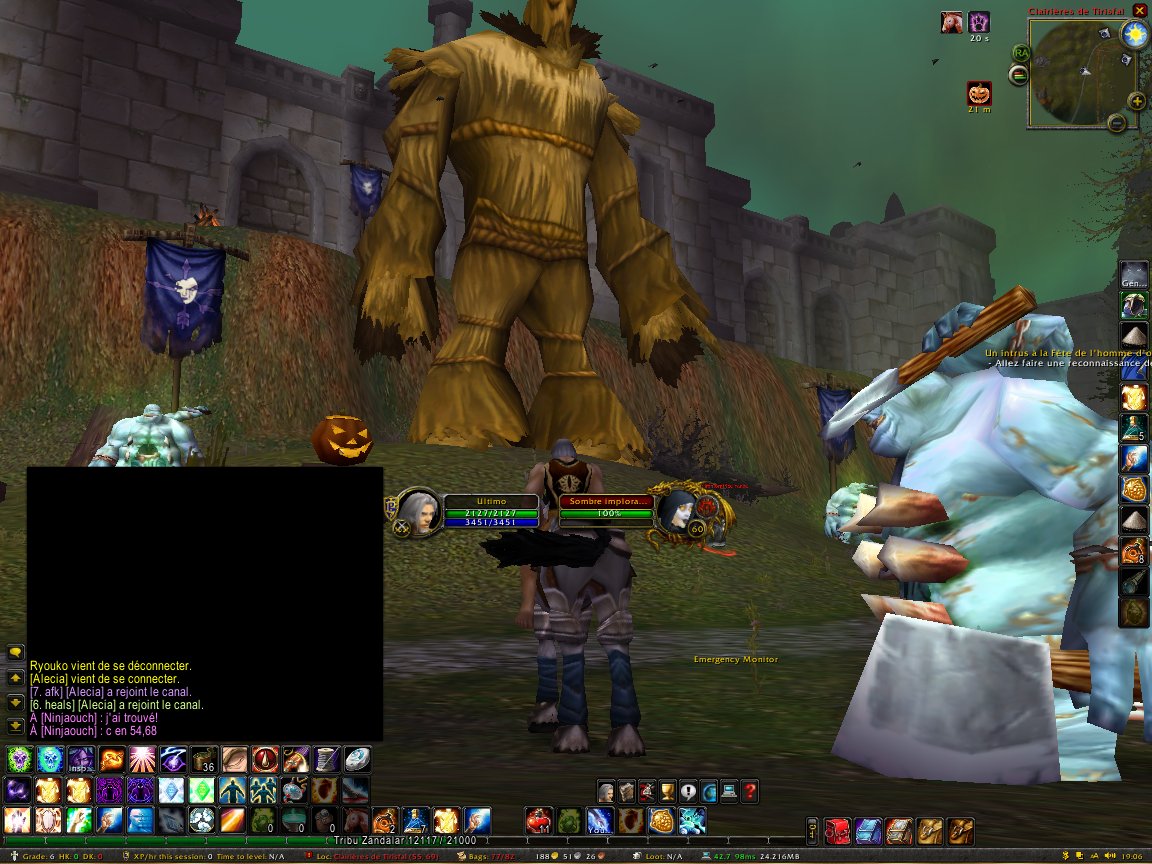Open the green RA minimap button
Screen dimensions: 1152x864
(1021, 53)
